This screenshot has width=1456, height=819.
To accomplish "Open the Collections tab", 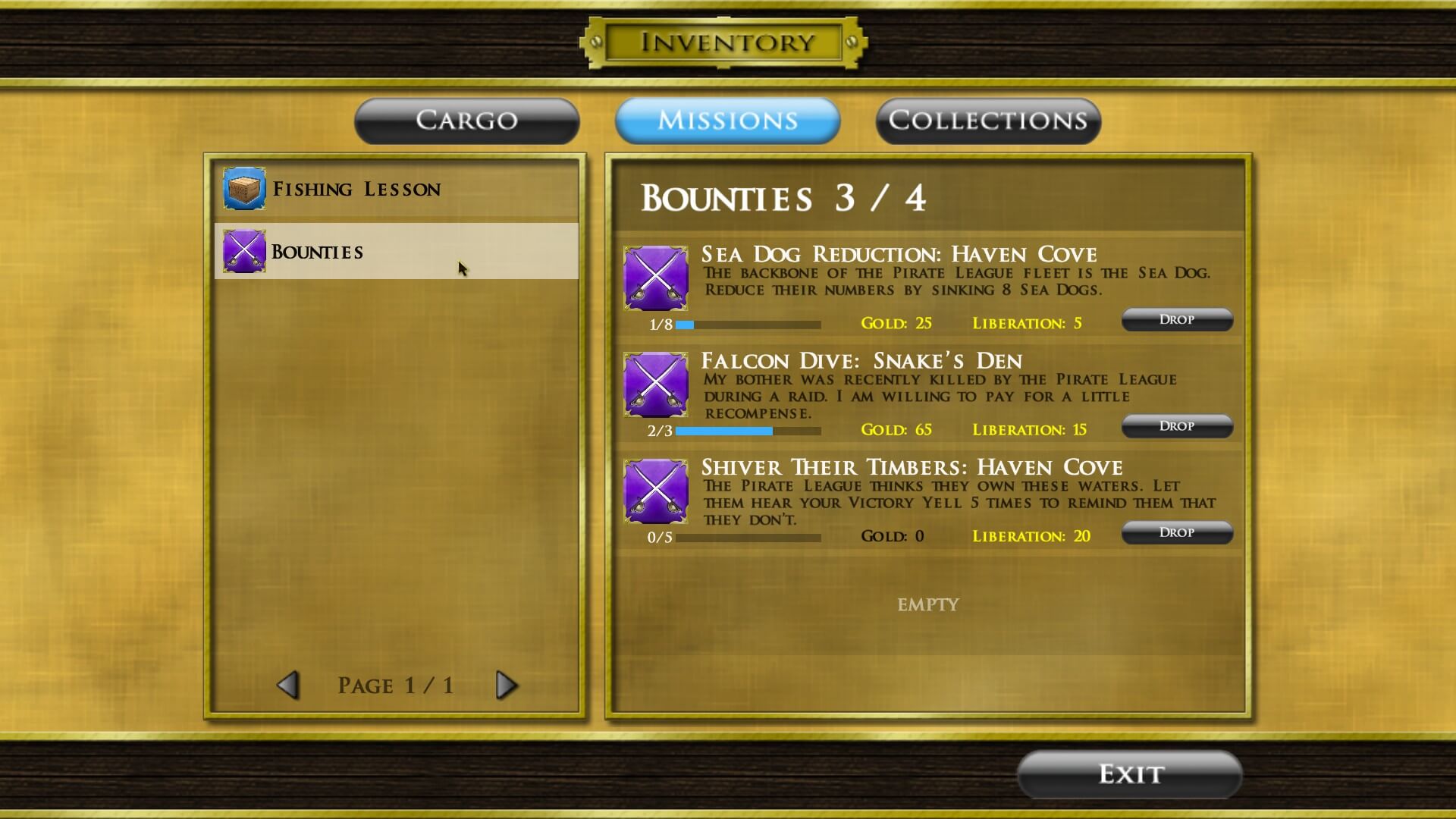I will point(987,121).
